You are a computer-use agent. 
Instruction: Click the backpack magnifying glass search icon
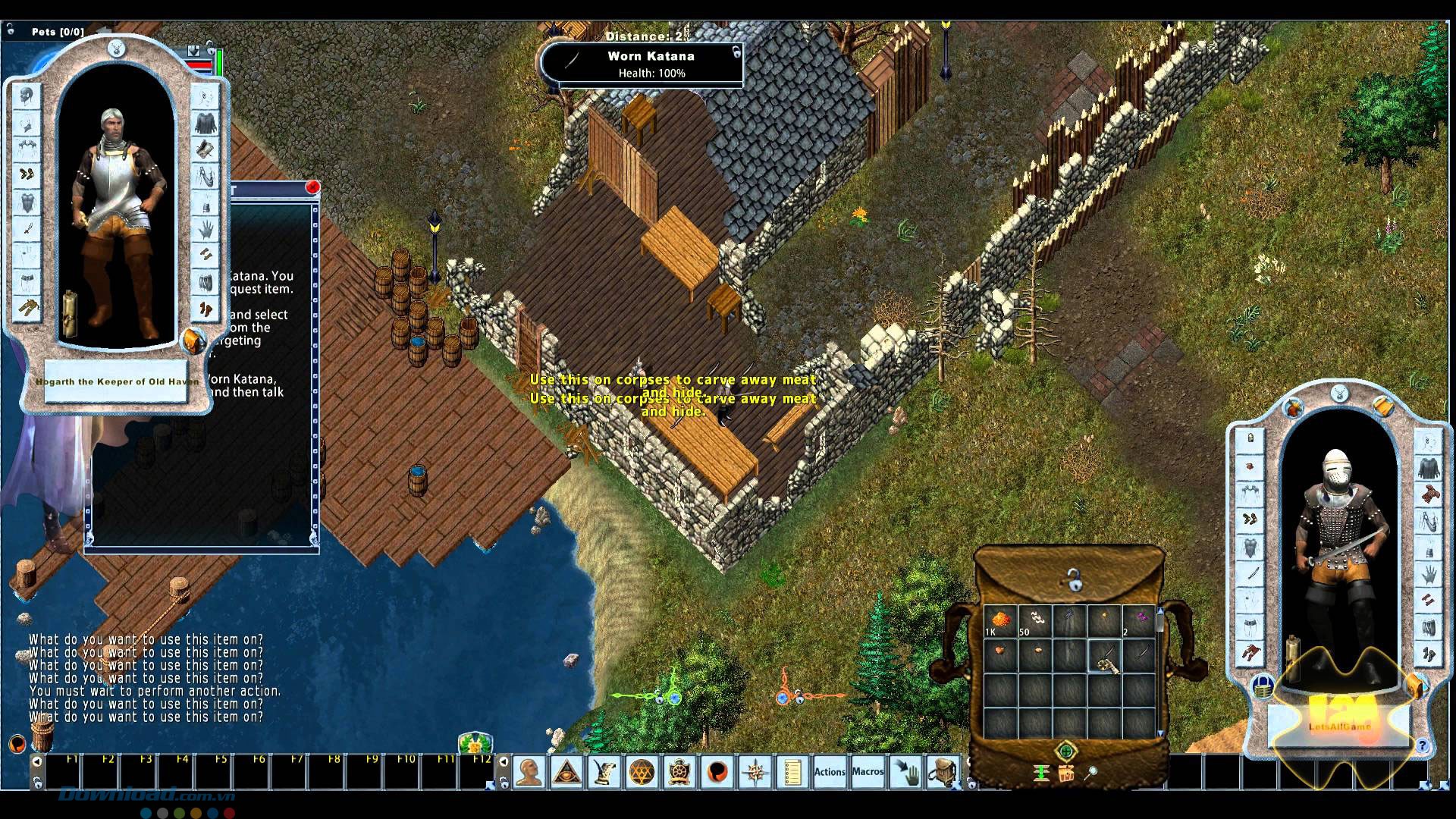[1091, 773]
